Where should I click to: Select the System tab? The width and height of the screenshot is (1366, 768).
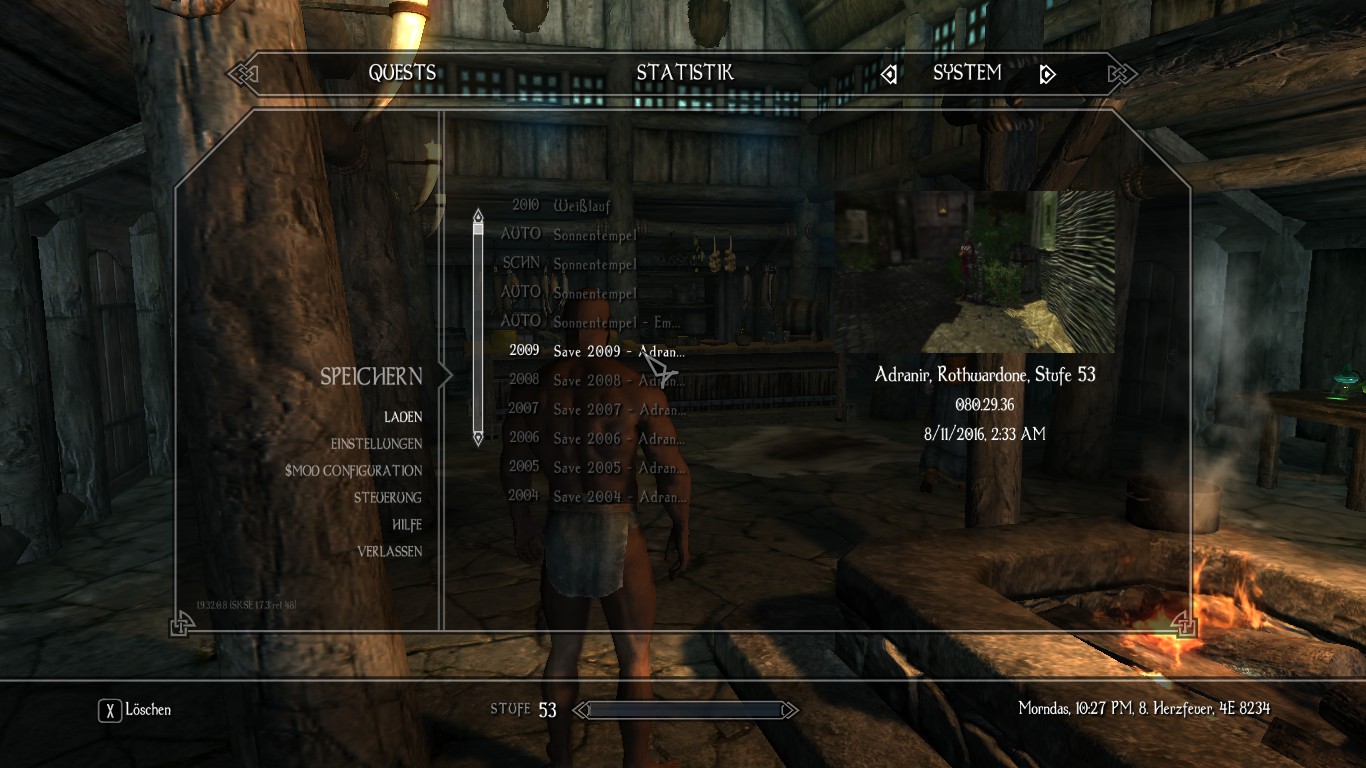[967, 73]
